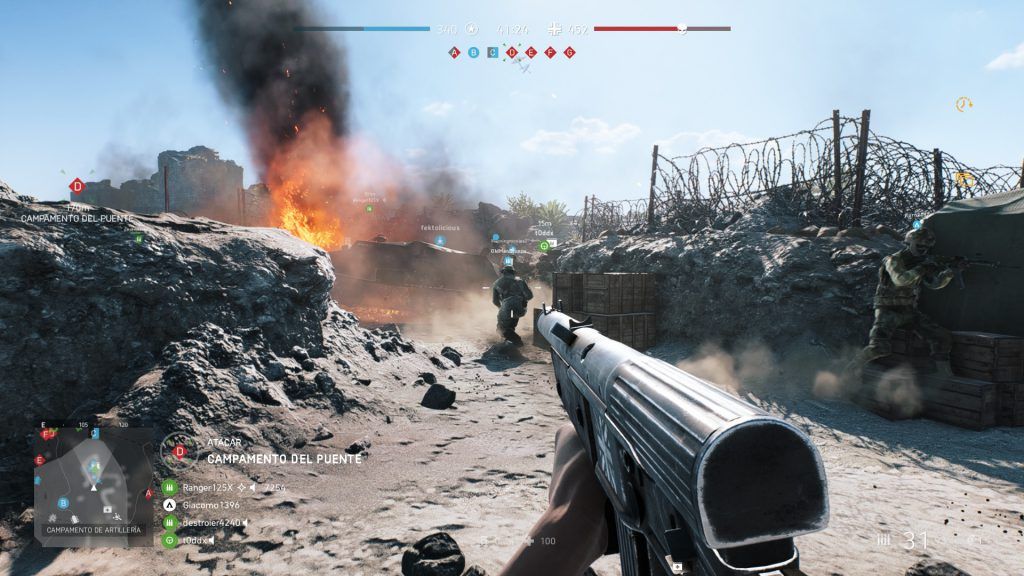Viewport: 1024px width, 576px height.
Task: Click the orange clock marker icon
Action: [x=963, y=104]
